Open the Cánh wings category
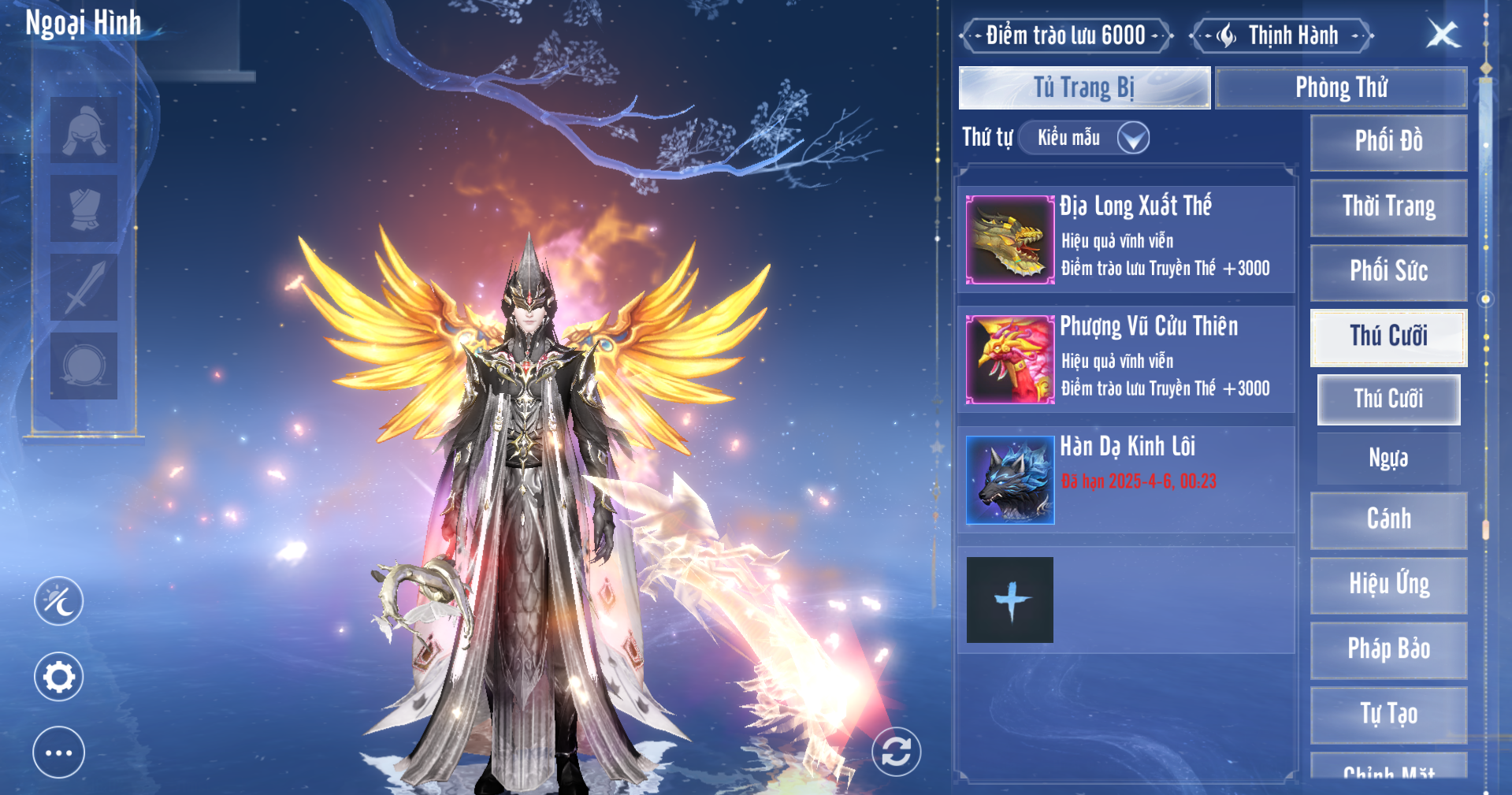The width and height of the screenshot is (1512, 795). point(1388,519)
